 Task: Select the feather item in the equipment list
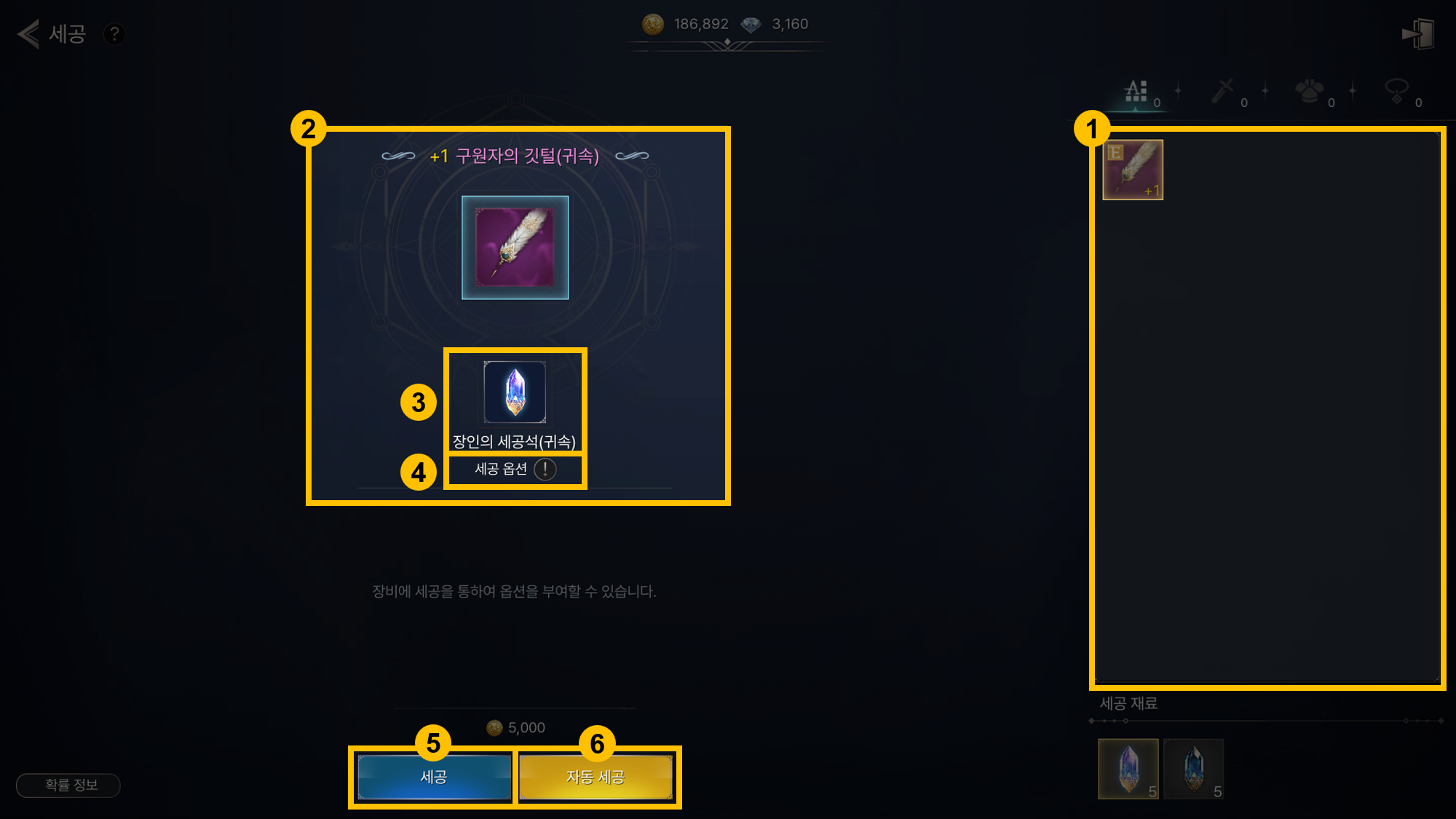pyautogui.click(x=1133, y=170)
